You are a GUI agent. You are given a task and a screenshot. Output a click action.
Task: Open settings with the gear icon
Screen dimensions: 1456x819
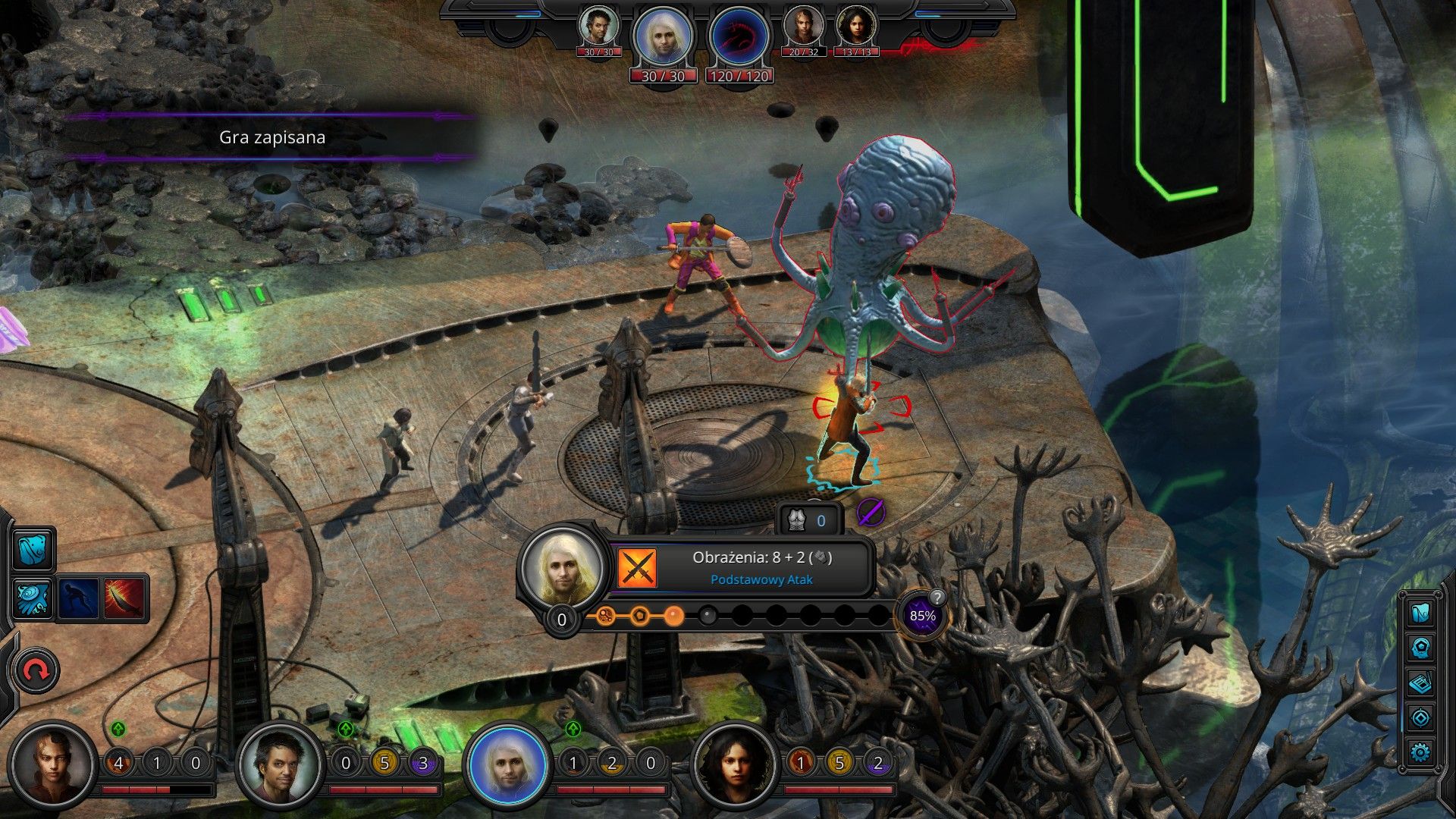pos(1420,752)
